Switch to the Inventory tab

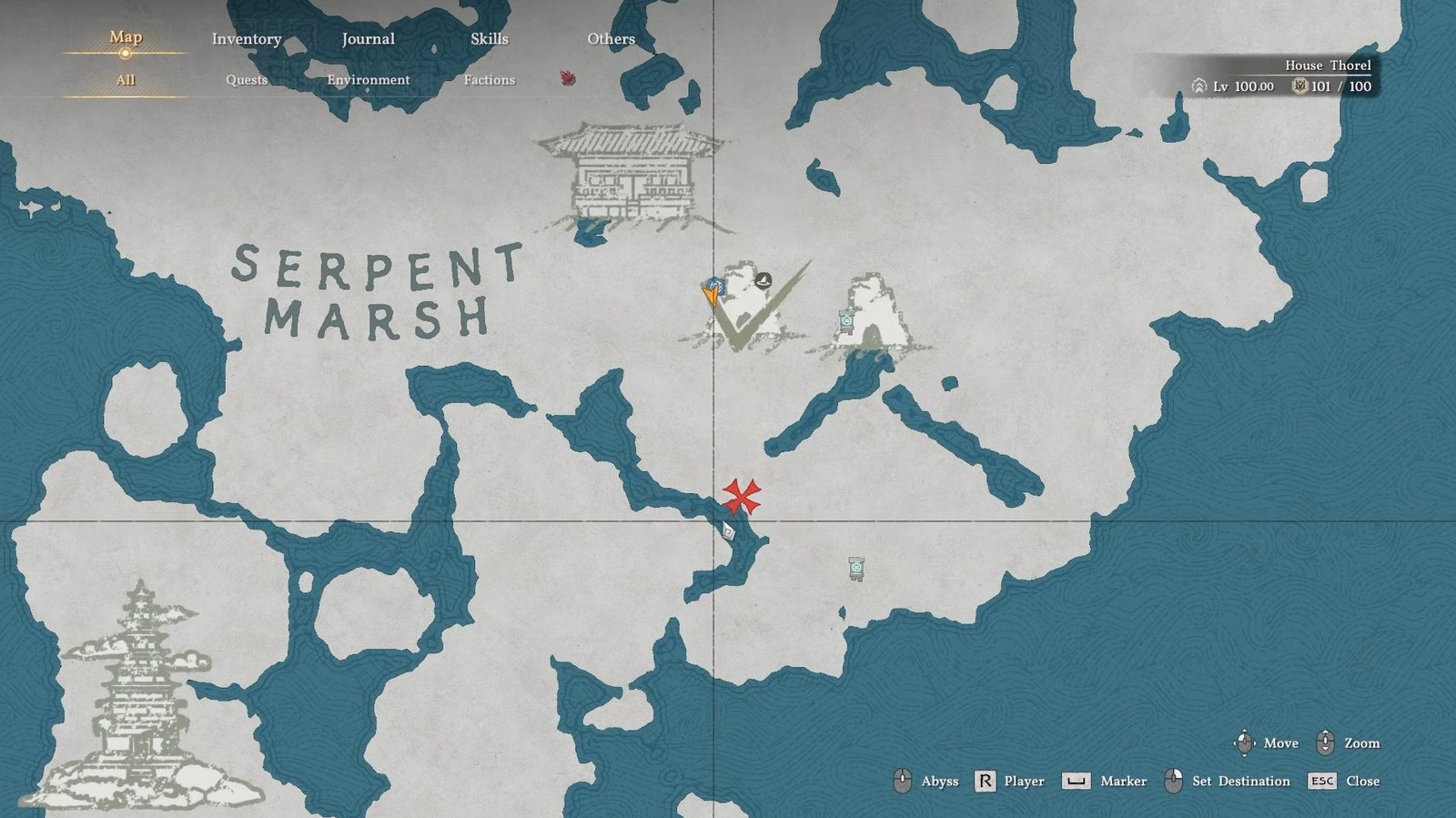click(x=247, y=39)
